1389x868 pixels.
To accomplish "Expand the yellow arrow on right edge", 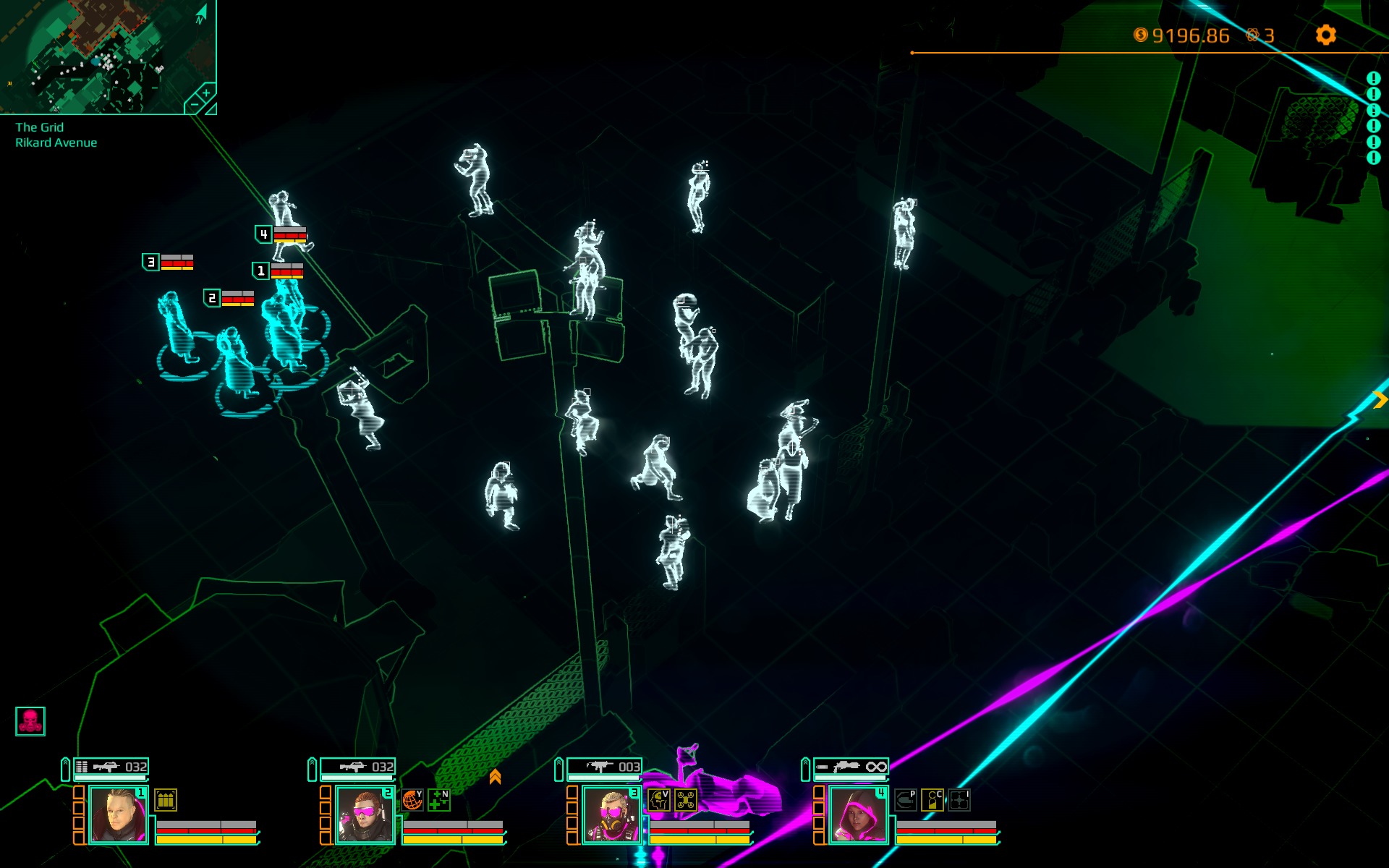I will (1380, 399).
